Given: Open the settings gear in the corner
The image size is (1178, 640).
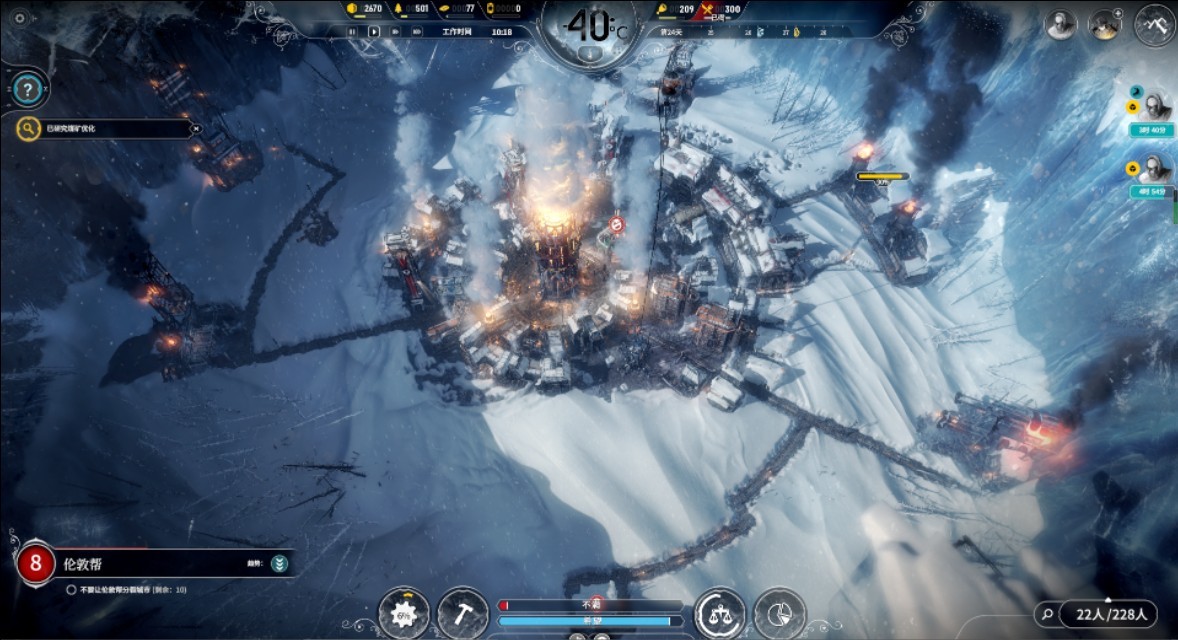Looking at the screenshot, I should 18,17.
